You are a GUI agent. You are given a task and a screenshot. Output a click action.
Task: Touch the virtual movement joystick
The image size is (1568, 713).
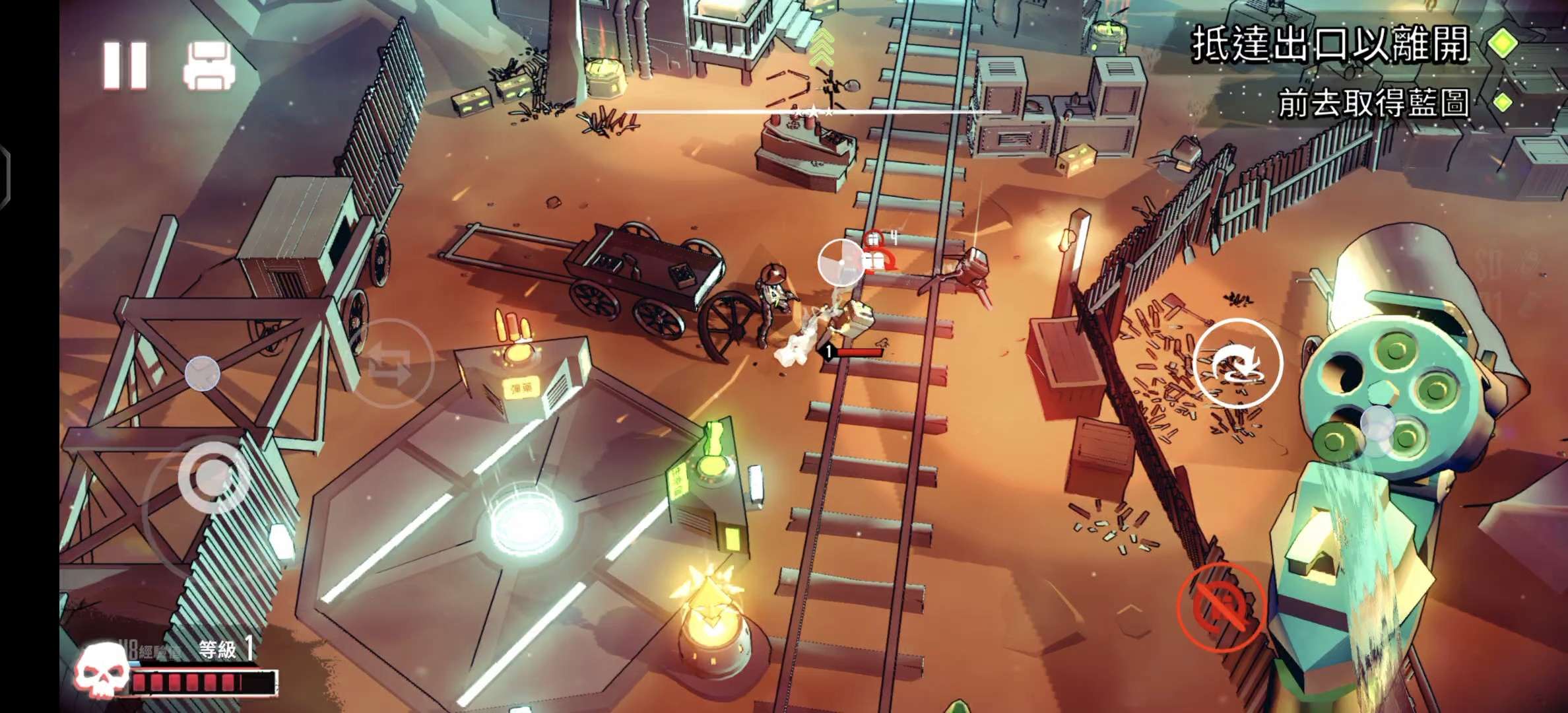pos(213,477)
